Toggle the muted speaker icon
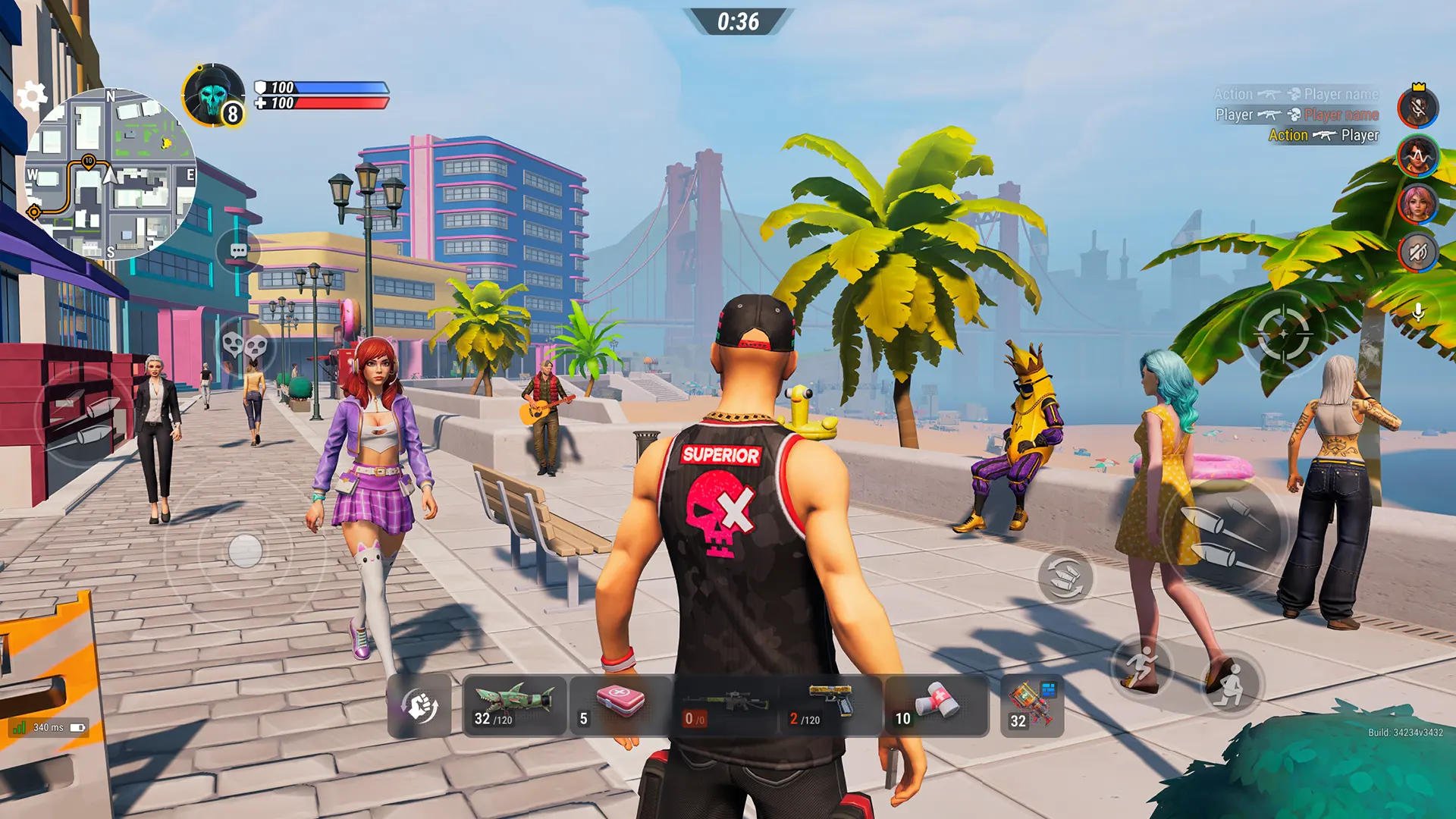Image resolution: width=1456 pixels, height=819 pixels. (x=1418, y=251)
